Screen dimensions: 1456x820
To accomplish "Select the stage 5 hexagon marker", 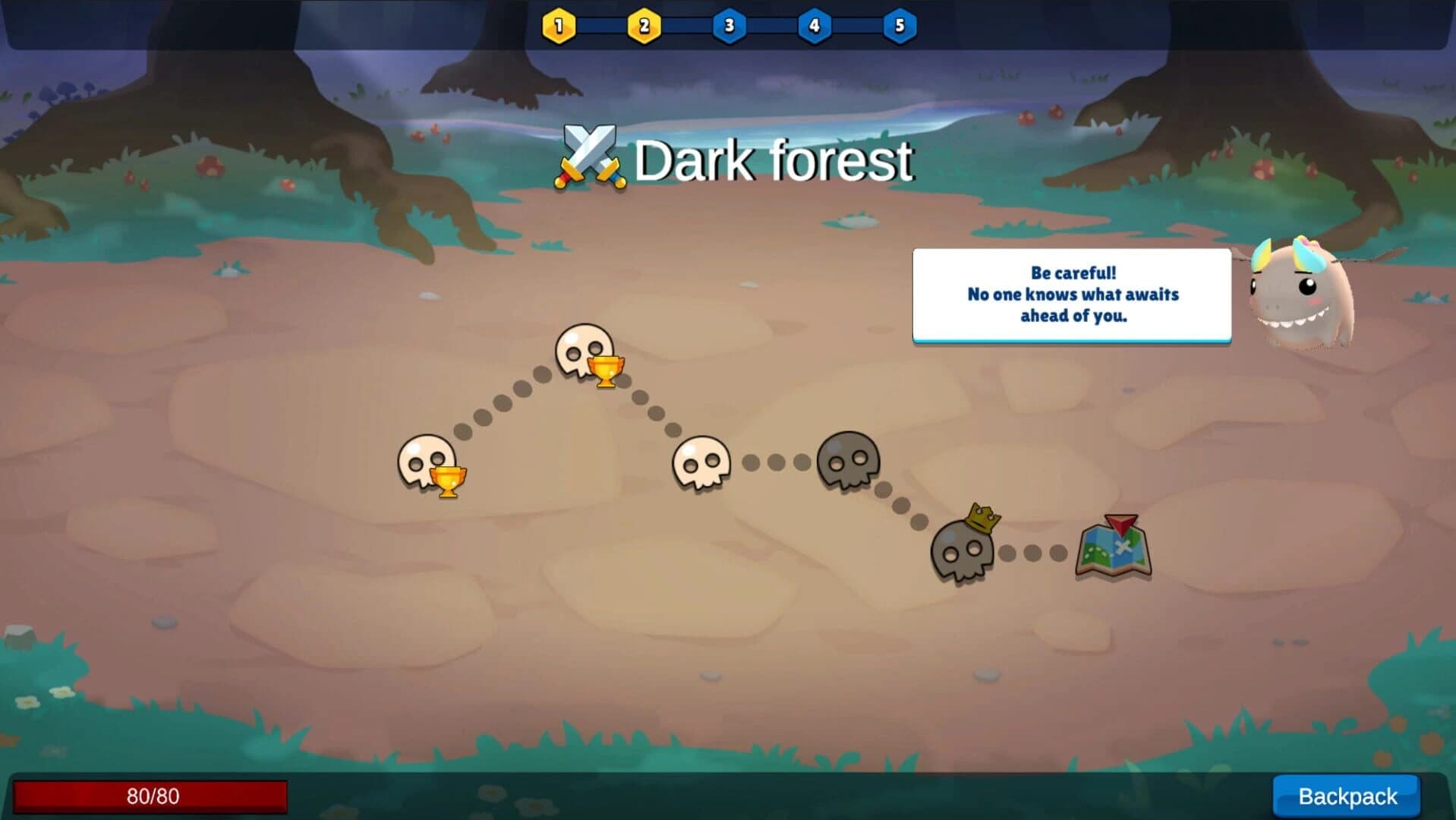I will pos(902,24).
